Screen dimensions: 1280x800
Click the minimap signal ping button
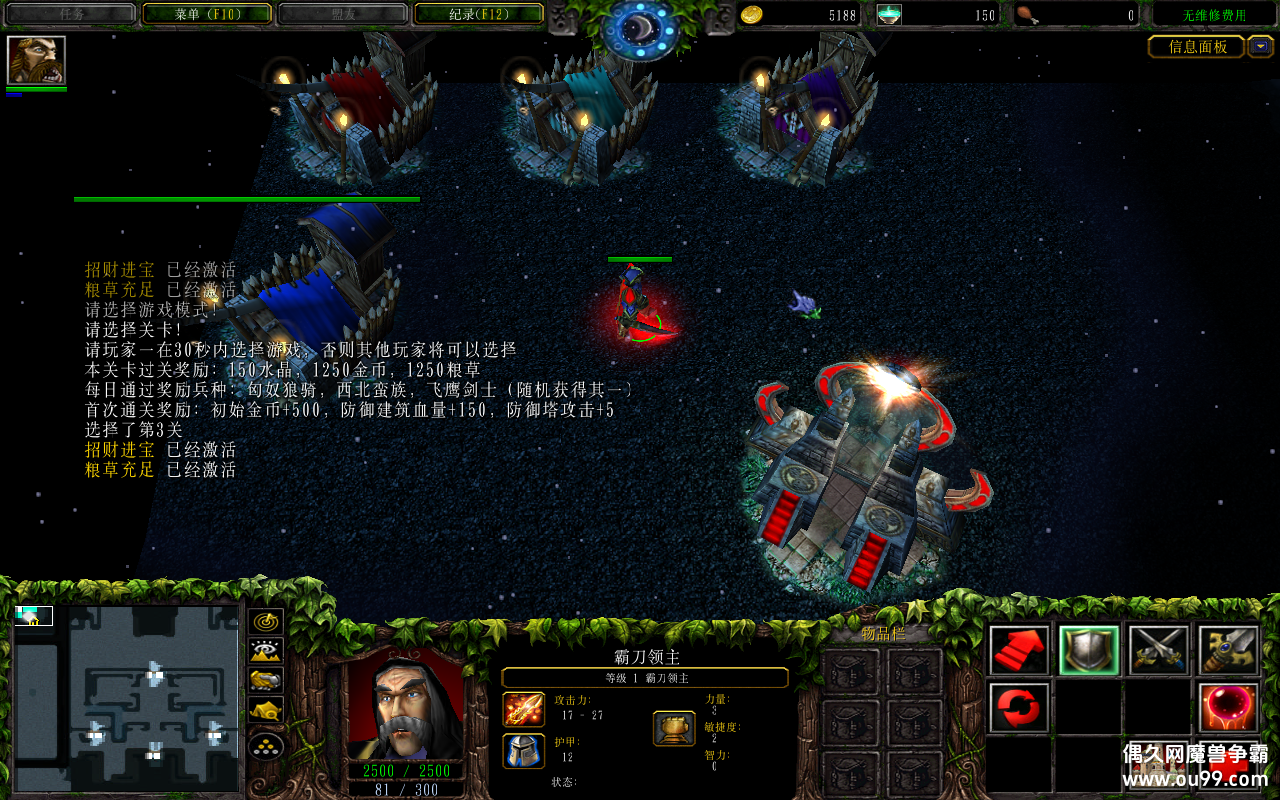(266, 622)
